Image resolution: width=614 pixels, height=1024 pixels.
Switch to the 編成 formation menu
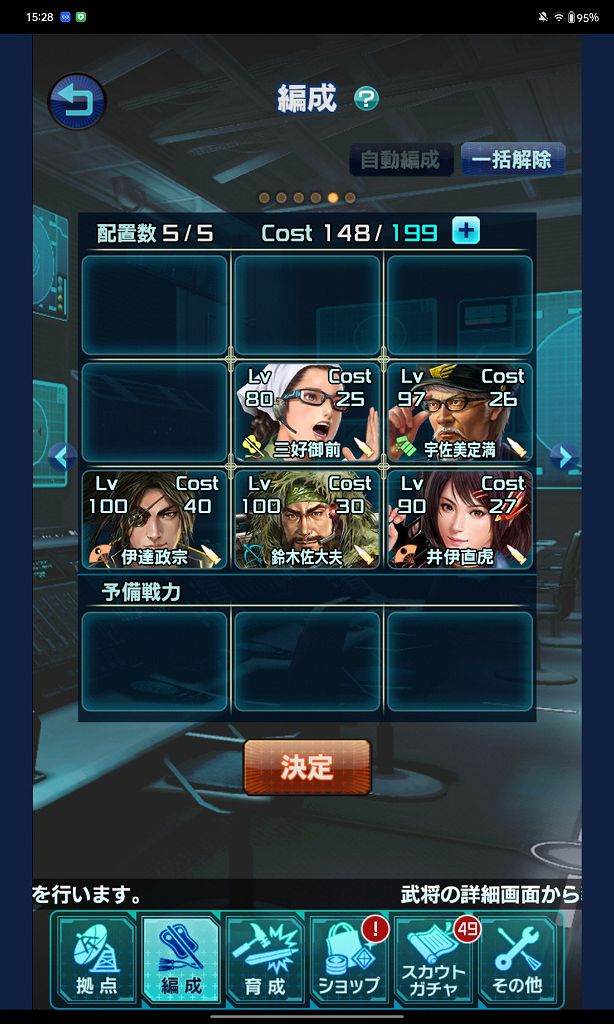tap(180, 960)
